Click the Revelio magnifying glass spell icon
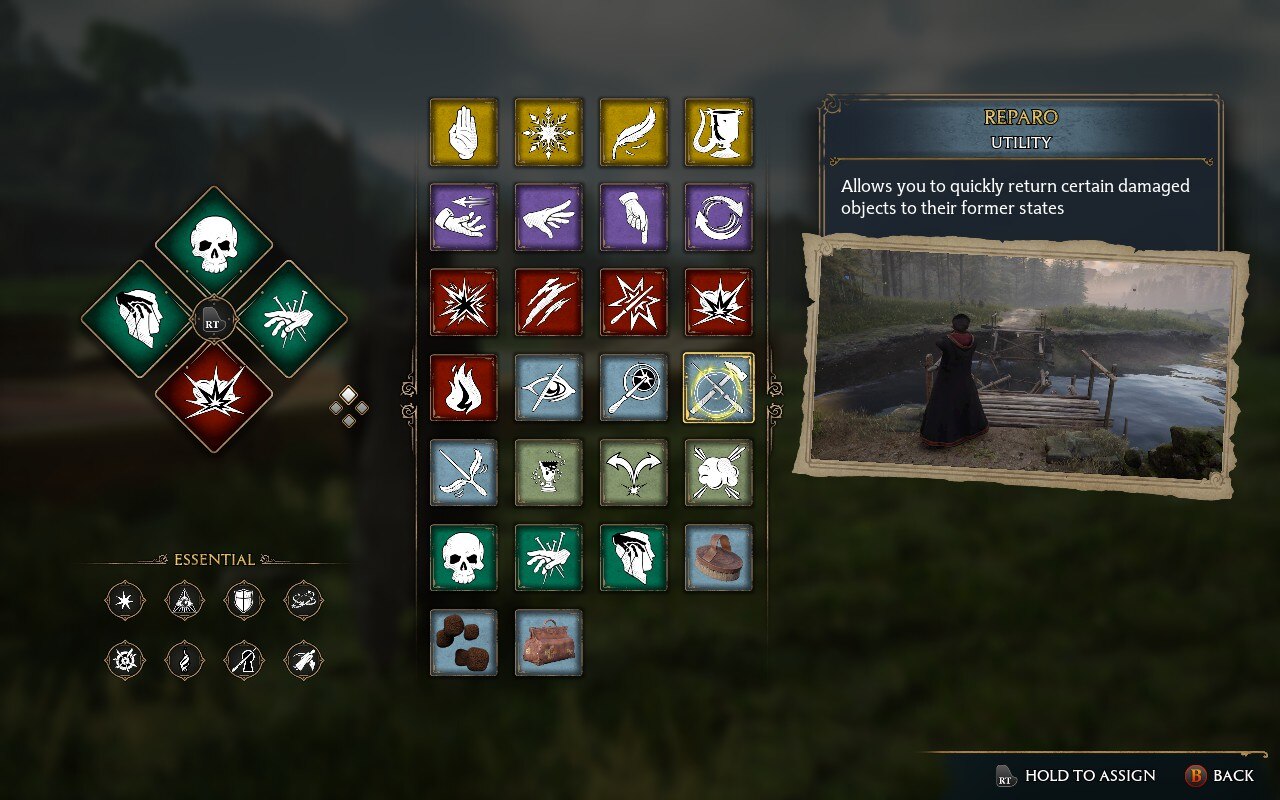Screen dimensions: 1280x800 633,388
